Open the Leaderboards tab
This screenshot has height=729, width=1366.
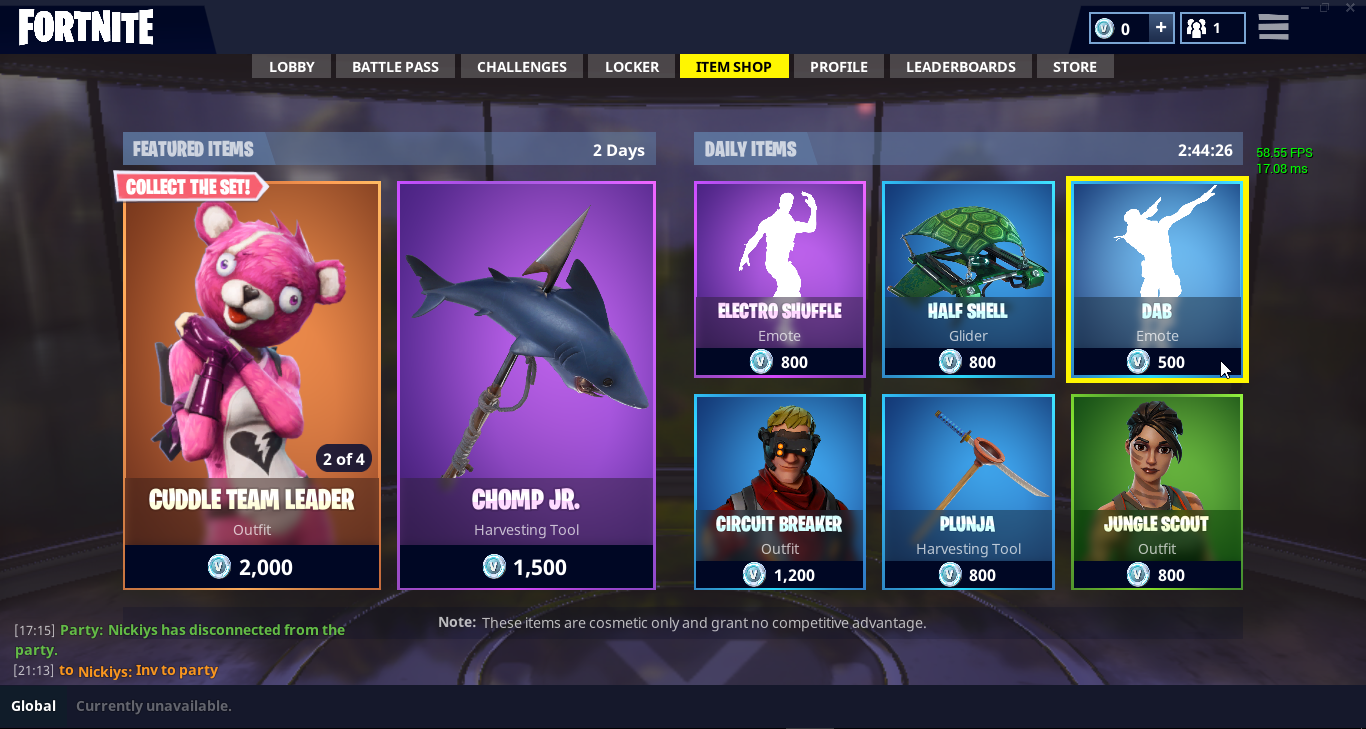(x=961, y=67)
